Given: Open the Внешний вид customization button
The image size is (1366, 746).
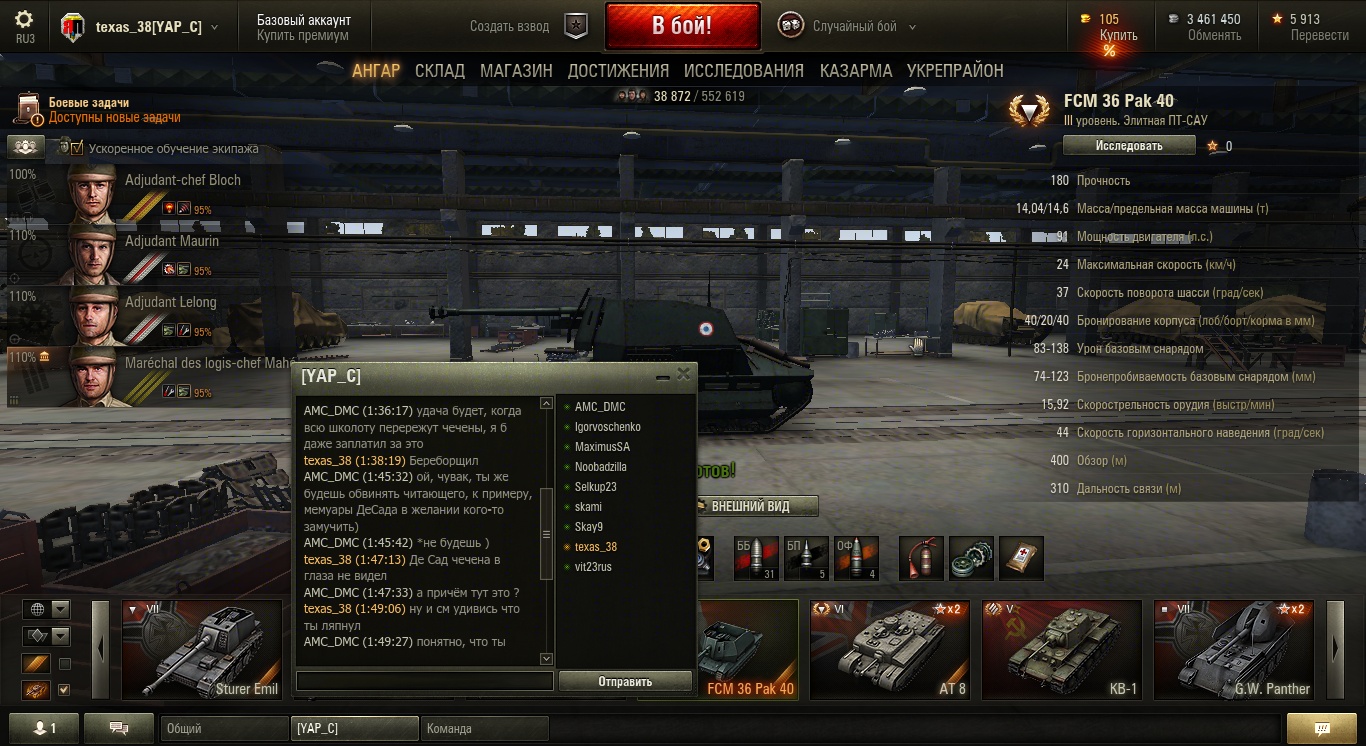Looking at the screenshot, I should pyautogui.click(x=755, y=507).
